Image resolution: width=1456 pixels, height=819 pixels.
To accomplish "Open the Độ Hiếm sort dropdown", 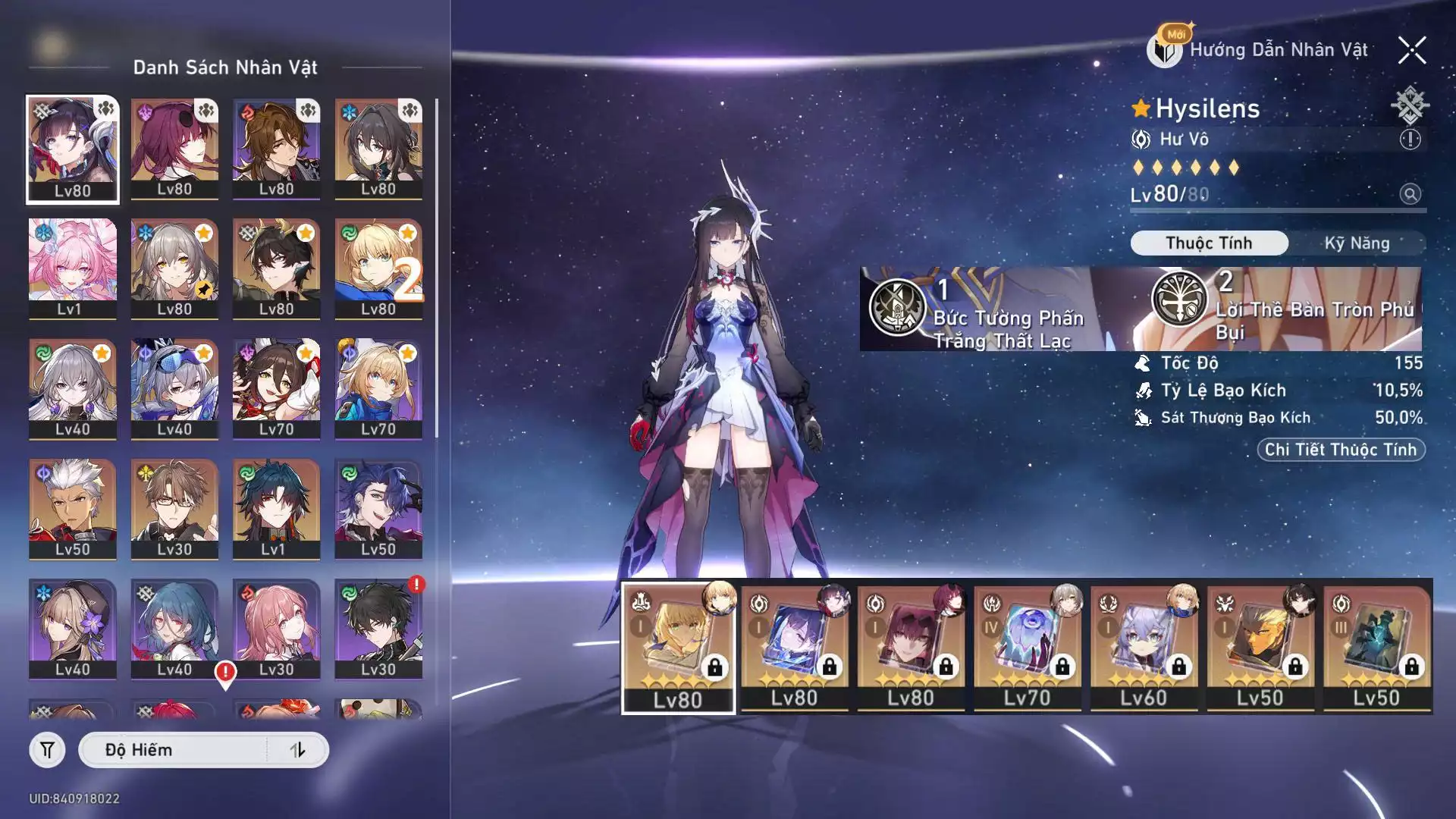I will (x=174, y=750).
